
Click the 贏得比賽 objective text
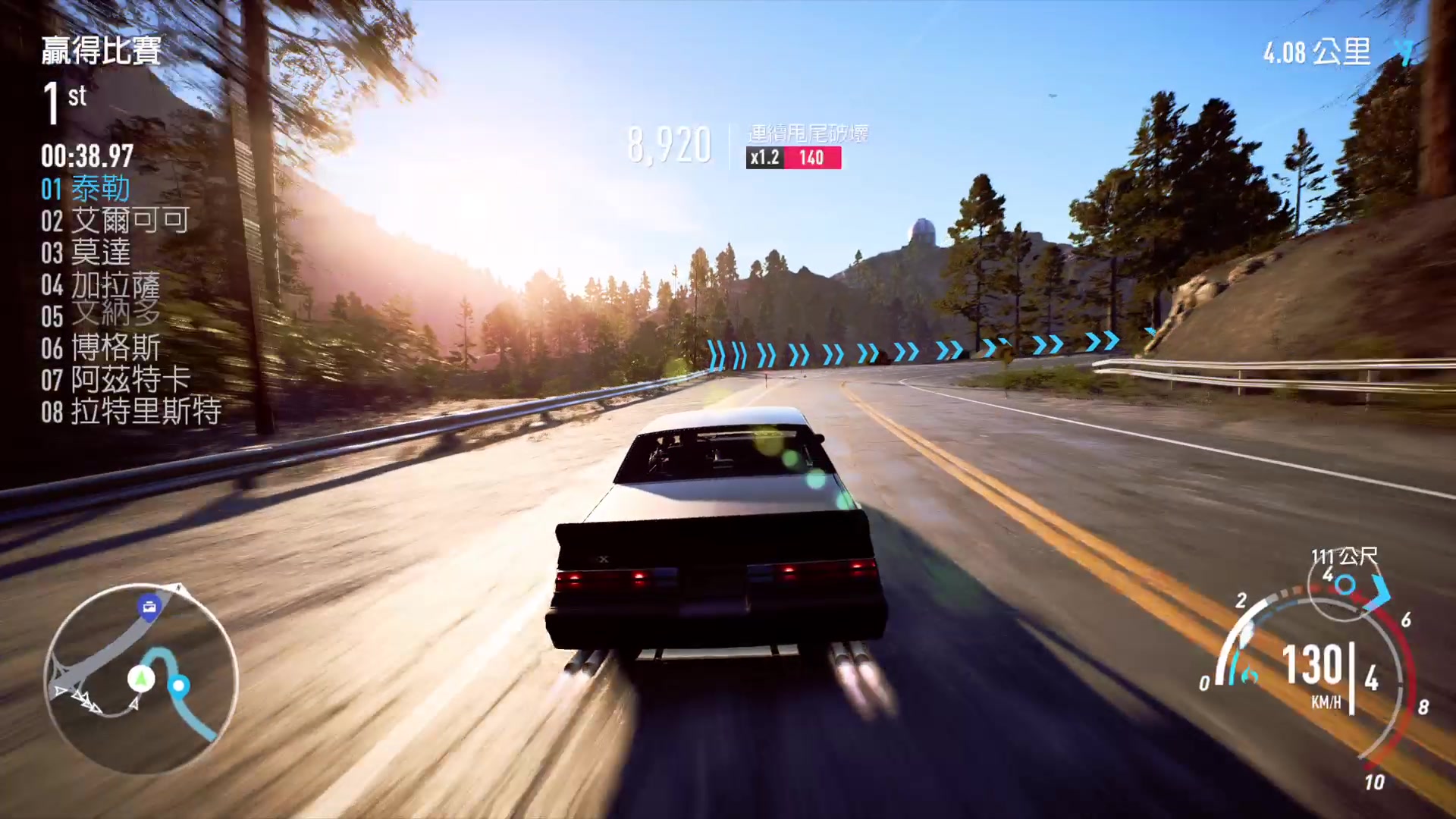(101, 51)
